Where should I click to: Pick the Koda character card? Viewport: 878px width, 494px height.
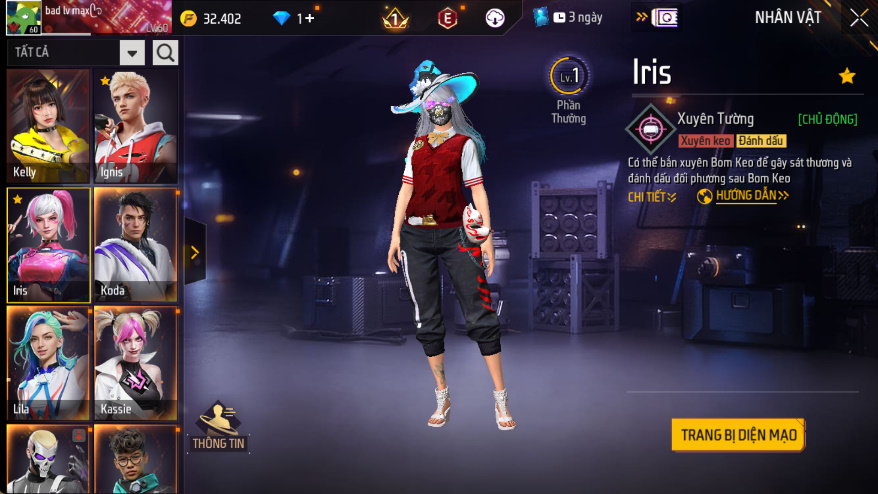tap(135, 245)
